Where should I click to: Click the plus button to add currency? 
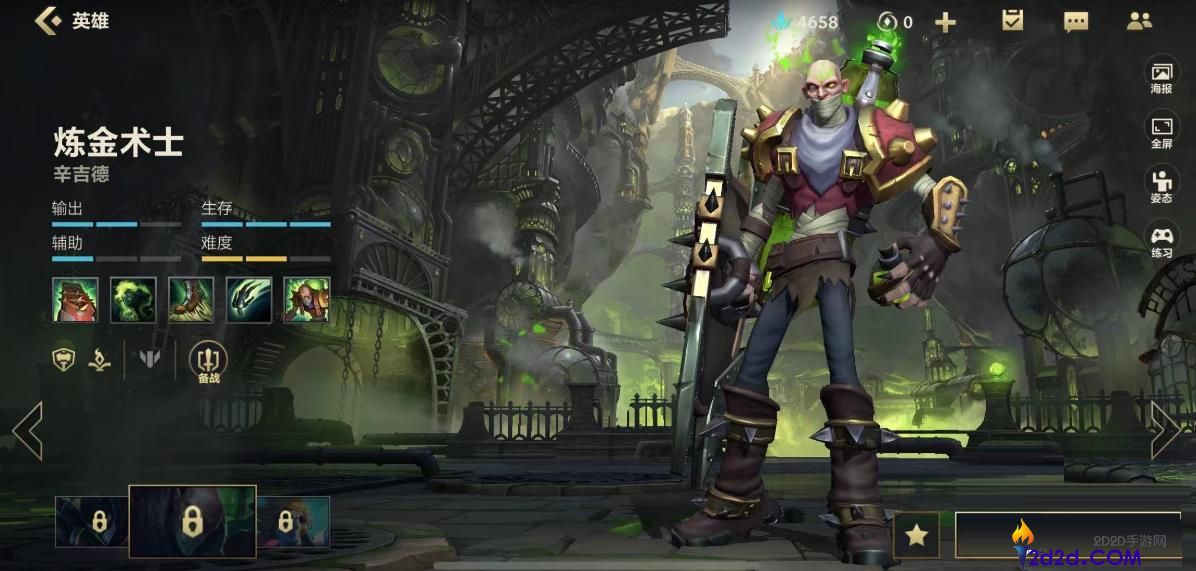[945, 22]
